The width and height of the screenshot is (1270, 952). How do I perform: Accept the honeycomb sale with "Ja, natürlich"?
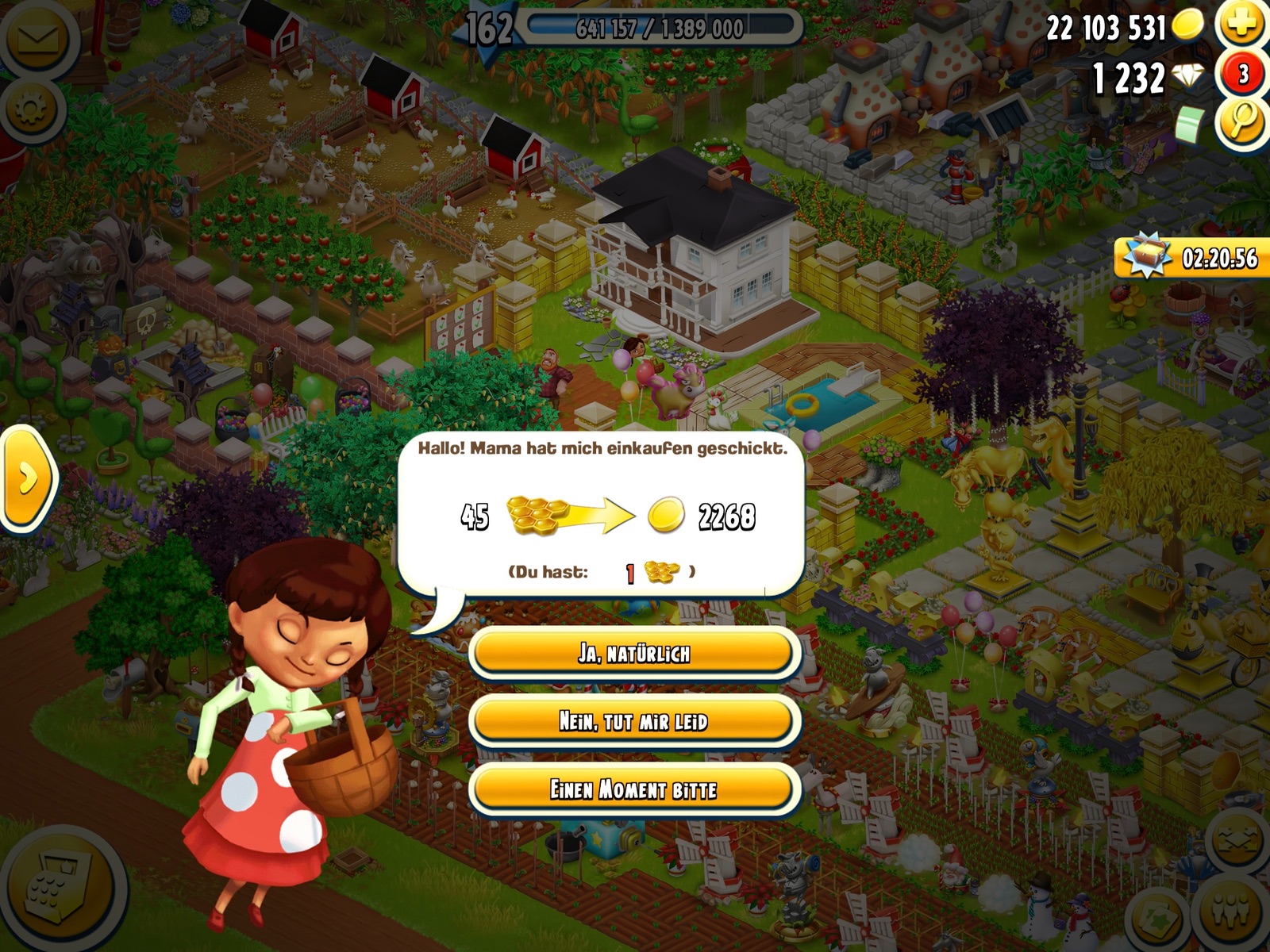click(x=633, y=654)
